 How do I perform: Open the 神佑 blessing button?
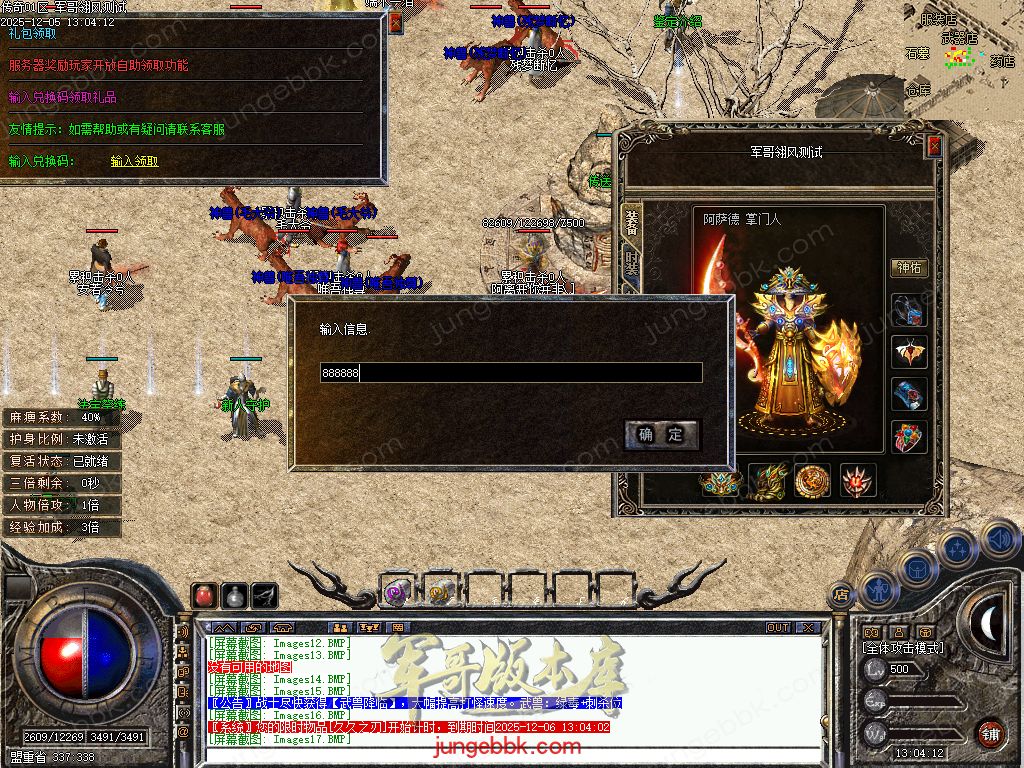[x=909, y=268]
